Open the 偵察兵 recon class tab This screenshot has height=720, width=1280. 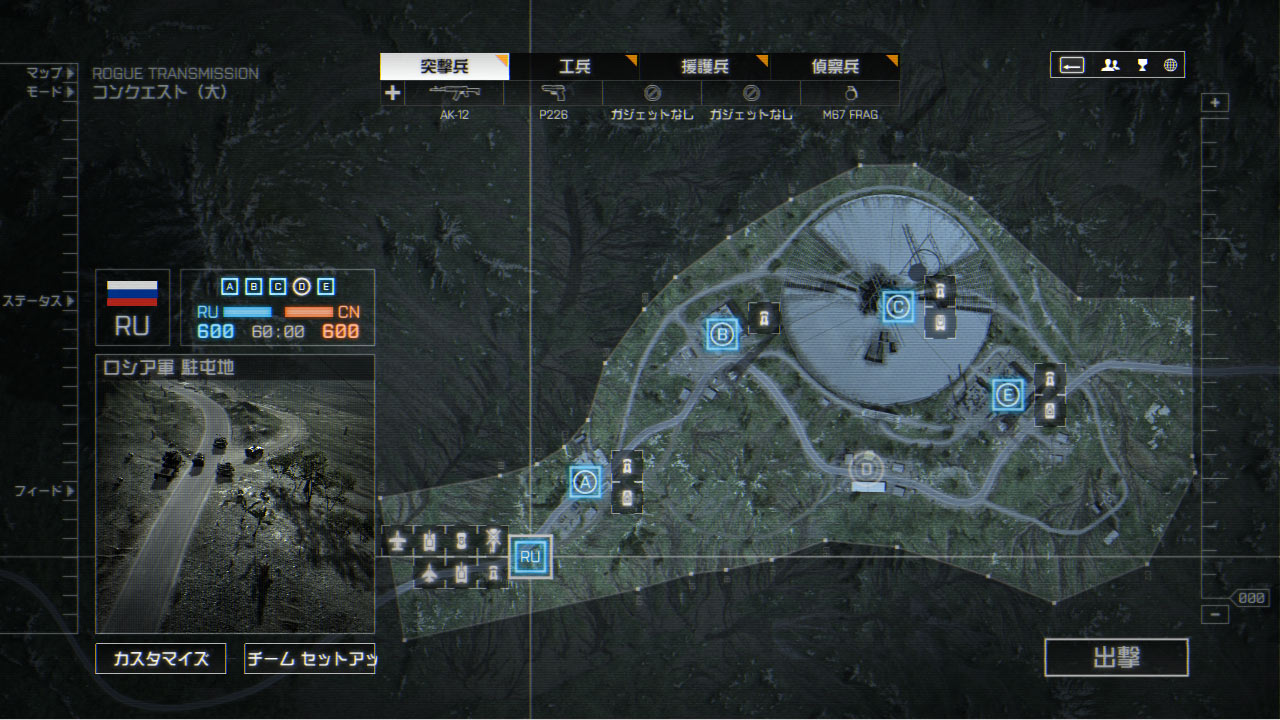click(834, 67)
